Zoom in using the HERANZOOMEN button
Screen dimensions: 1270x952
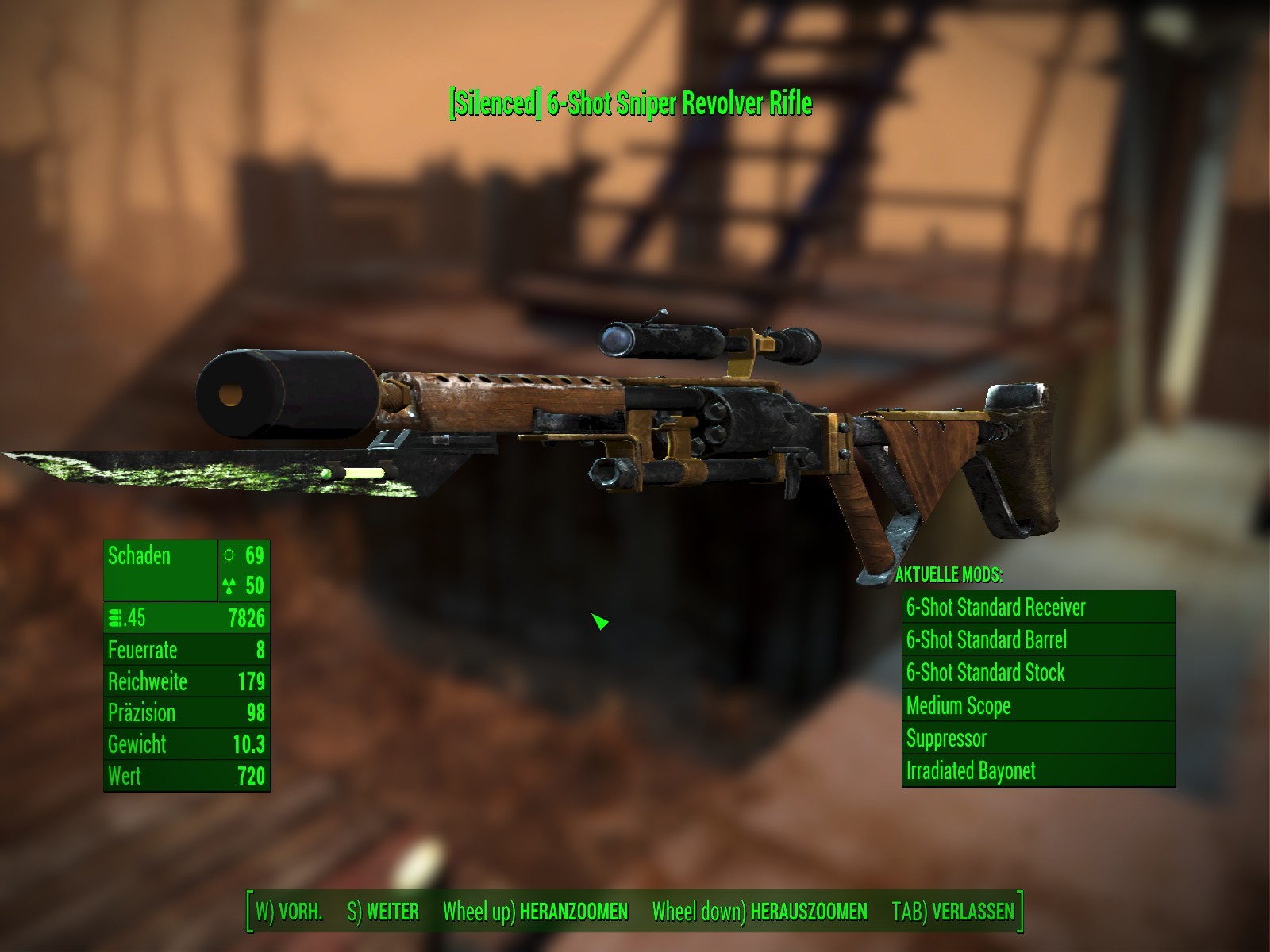536,912
